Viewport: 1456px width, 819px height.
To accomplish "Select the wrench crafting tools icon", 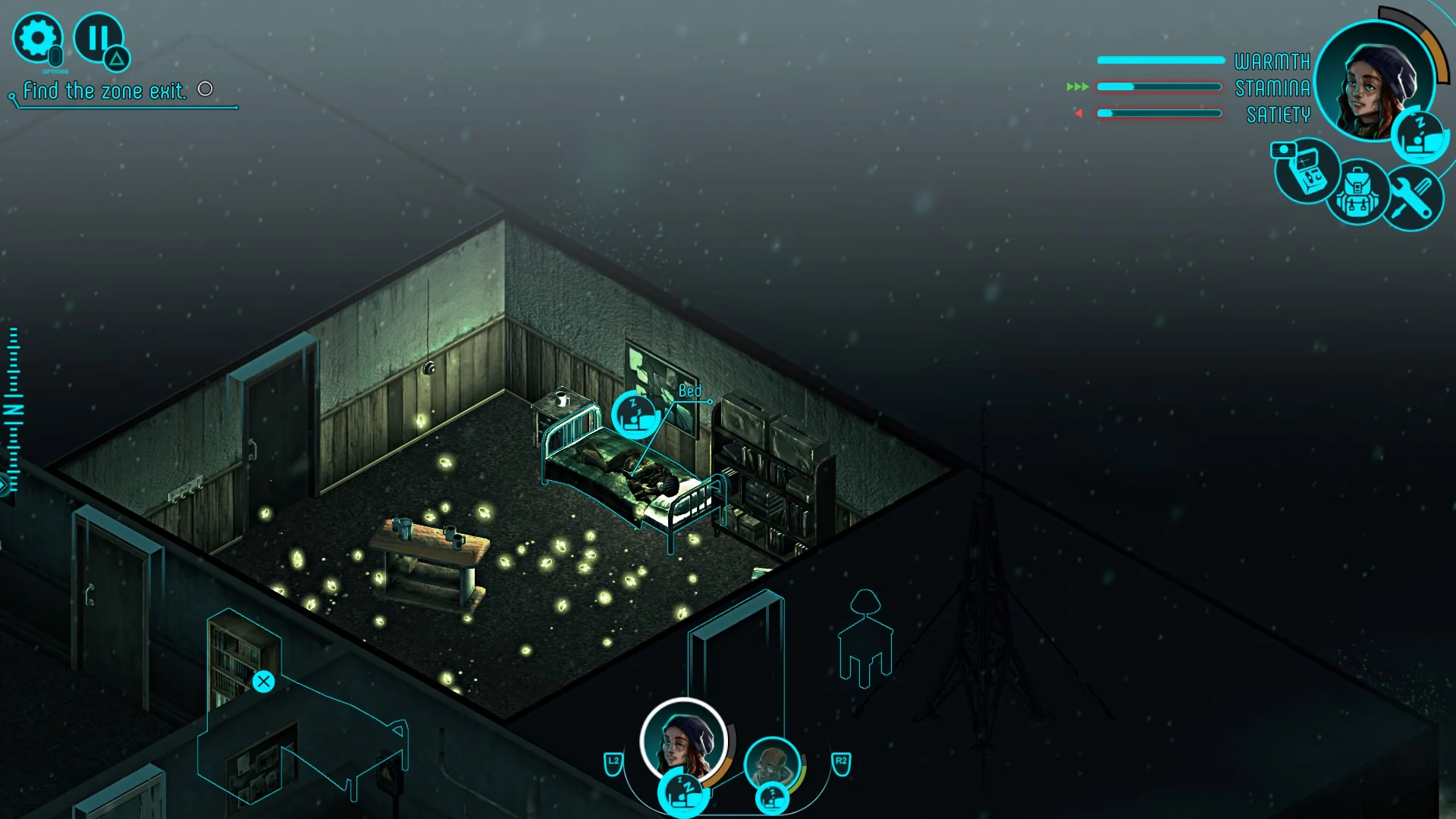I will tap(1414, 199).
